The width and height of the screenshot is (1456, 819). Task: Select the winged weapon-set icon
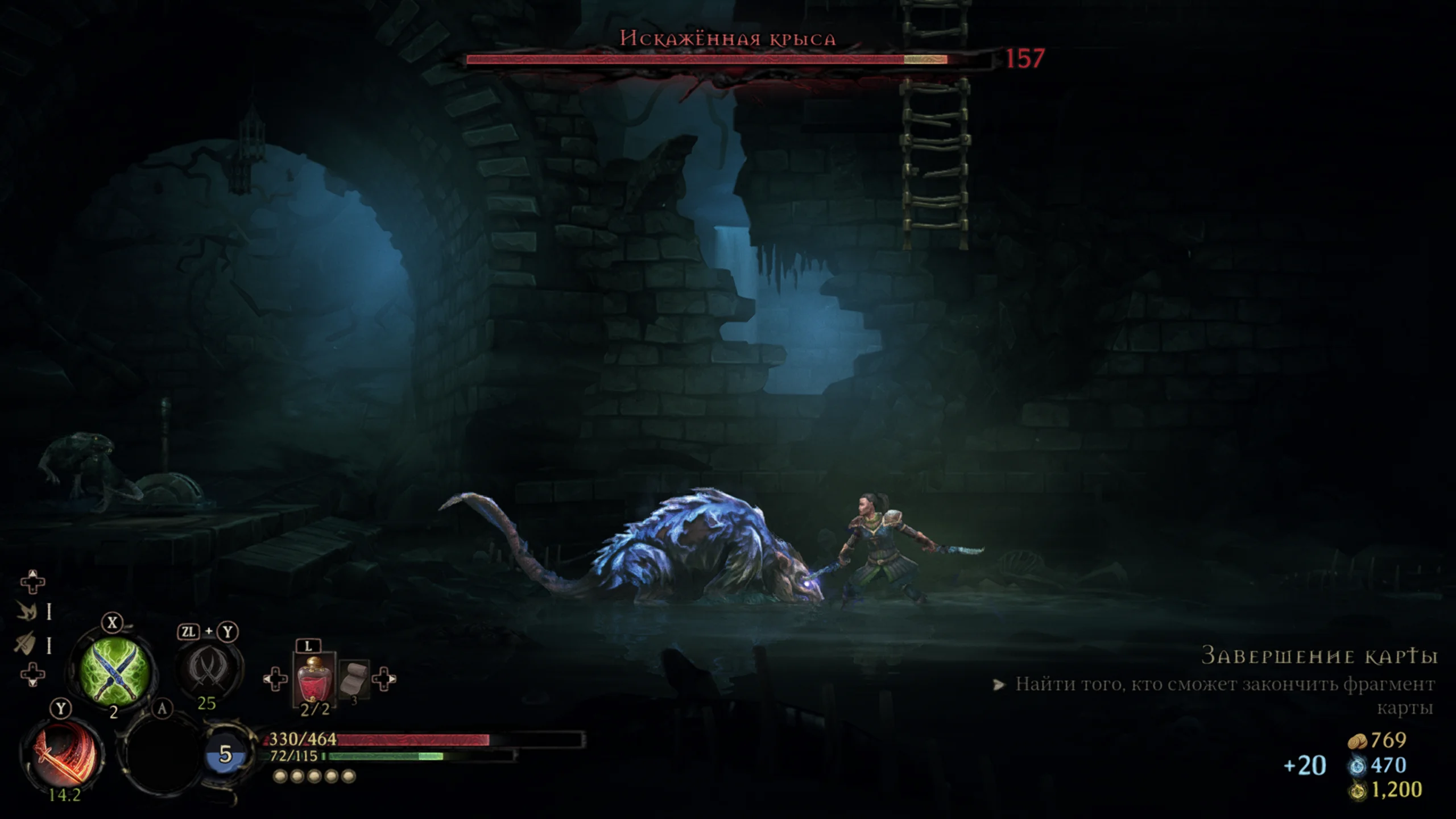(26, 612)
